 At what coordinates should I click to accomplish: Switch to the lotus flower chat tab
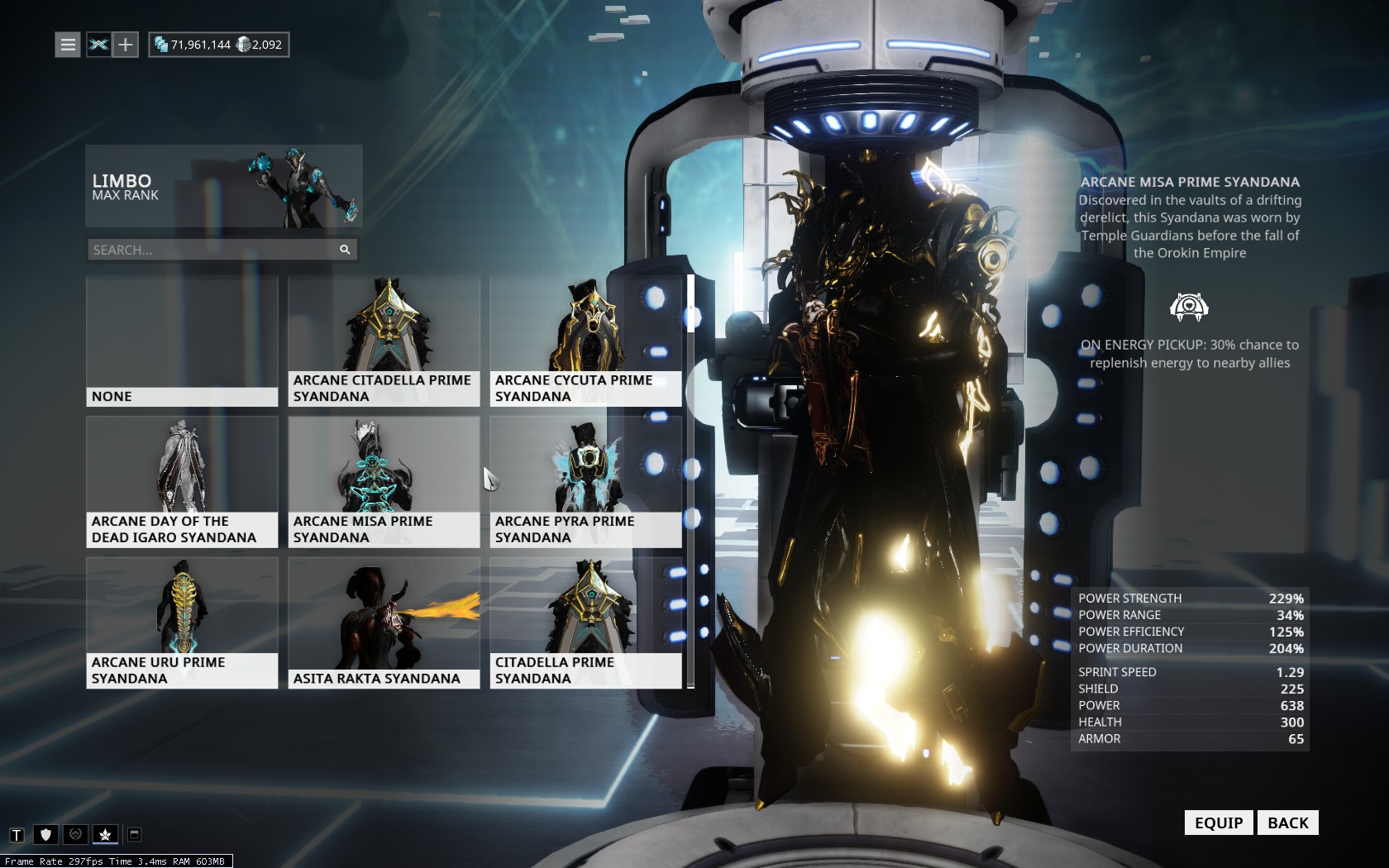105,835
